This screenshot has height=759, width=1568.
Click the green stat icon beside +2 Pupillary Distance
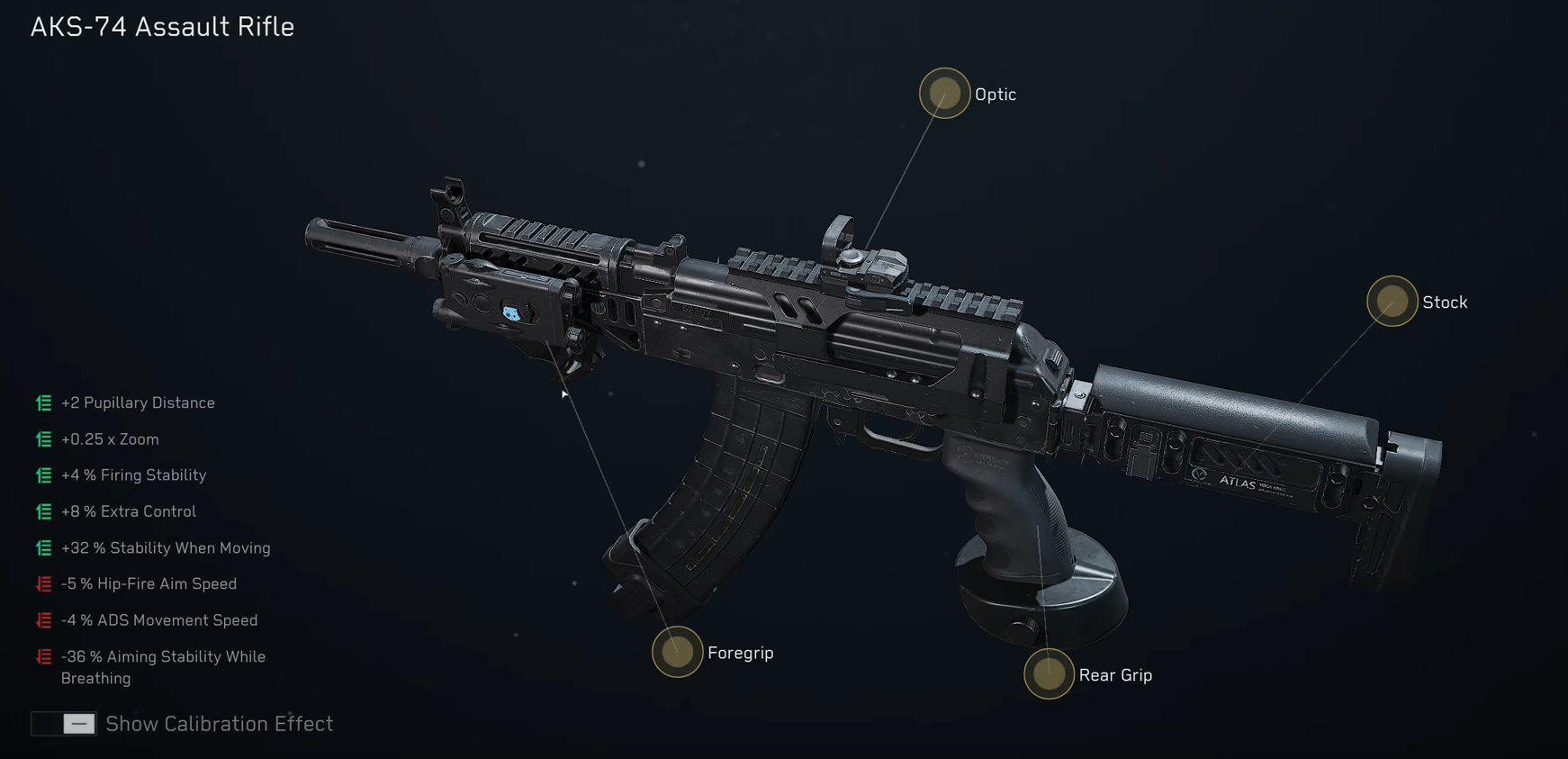[42, 403]
